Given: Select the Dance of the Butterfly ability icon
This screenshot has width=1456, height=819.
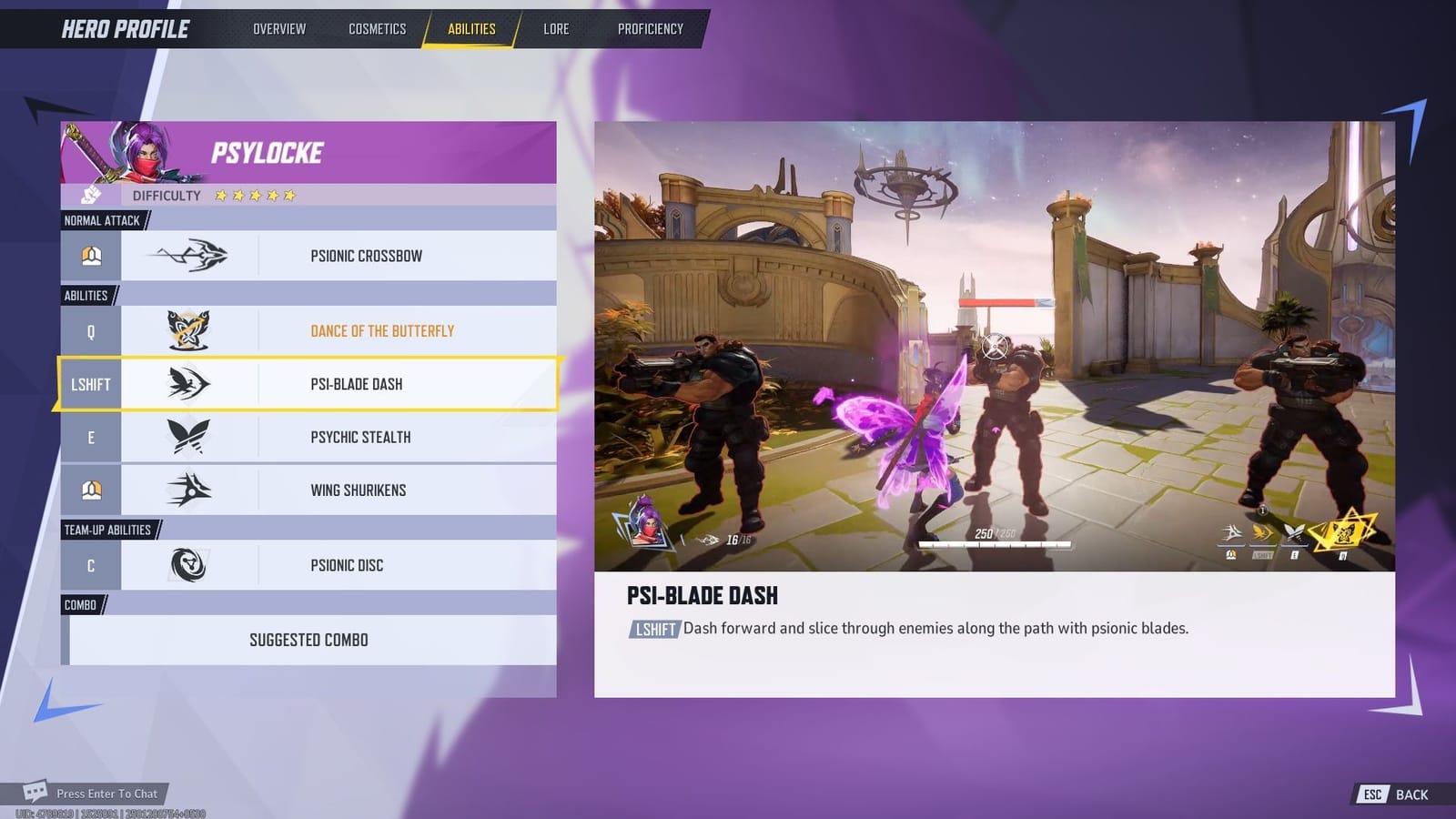Looking at the screenshot, I should [x=191, y=330].
